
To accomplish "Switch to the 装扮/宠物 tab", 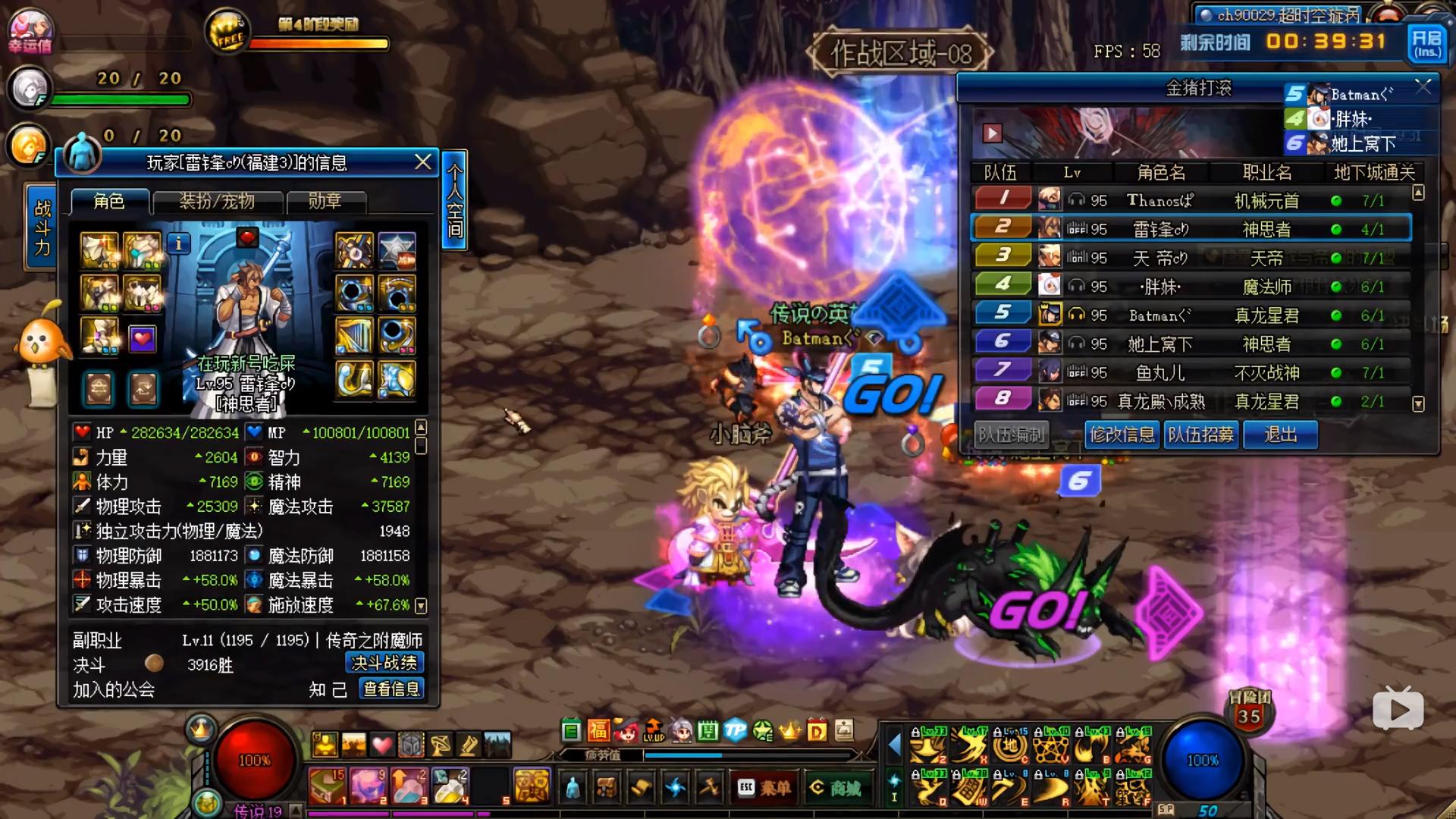I will tap(217, 202).
